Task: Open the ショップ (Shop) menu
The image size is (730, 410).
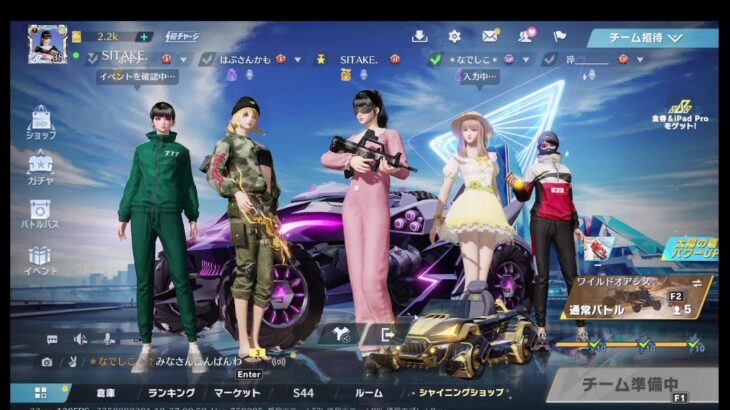Action: (40, 123)
